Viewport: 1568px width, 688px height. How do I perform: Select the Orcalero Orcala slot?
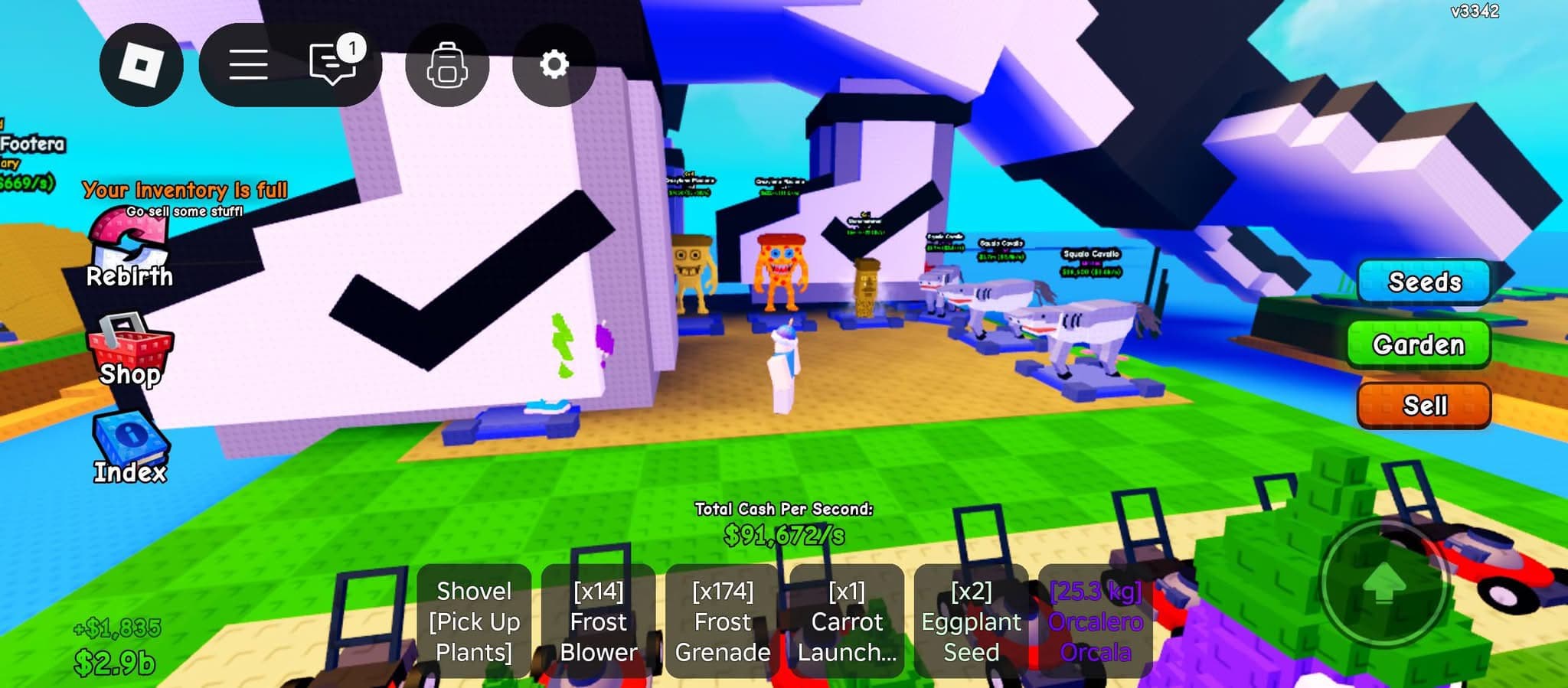coord(1095,621)
